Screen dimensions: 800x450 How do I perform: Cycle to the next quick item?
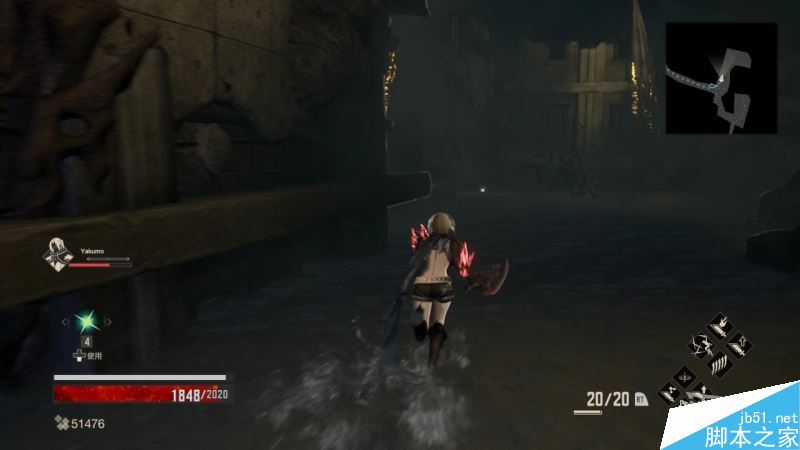click(107, 321)
